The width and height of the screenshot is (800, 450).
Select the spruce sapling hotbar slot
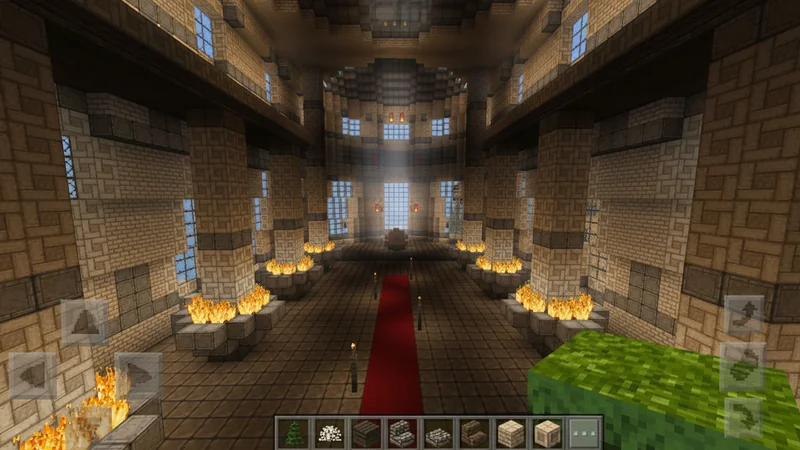pos(294,433)
